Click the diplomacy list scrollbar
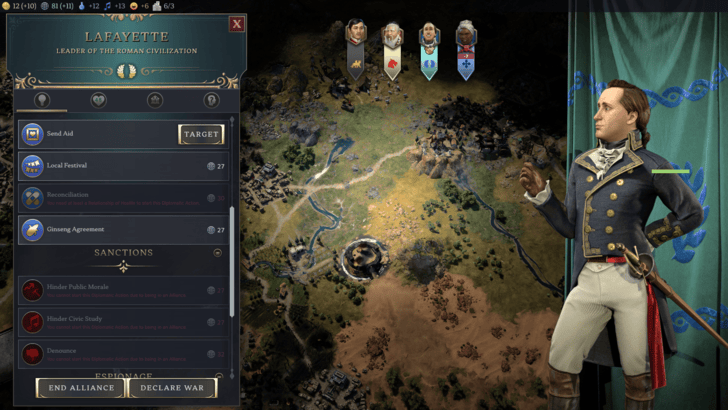 [232, 260]
